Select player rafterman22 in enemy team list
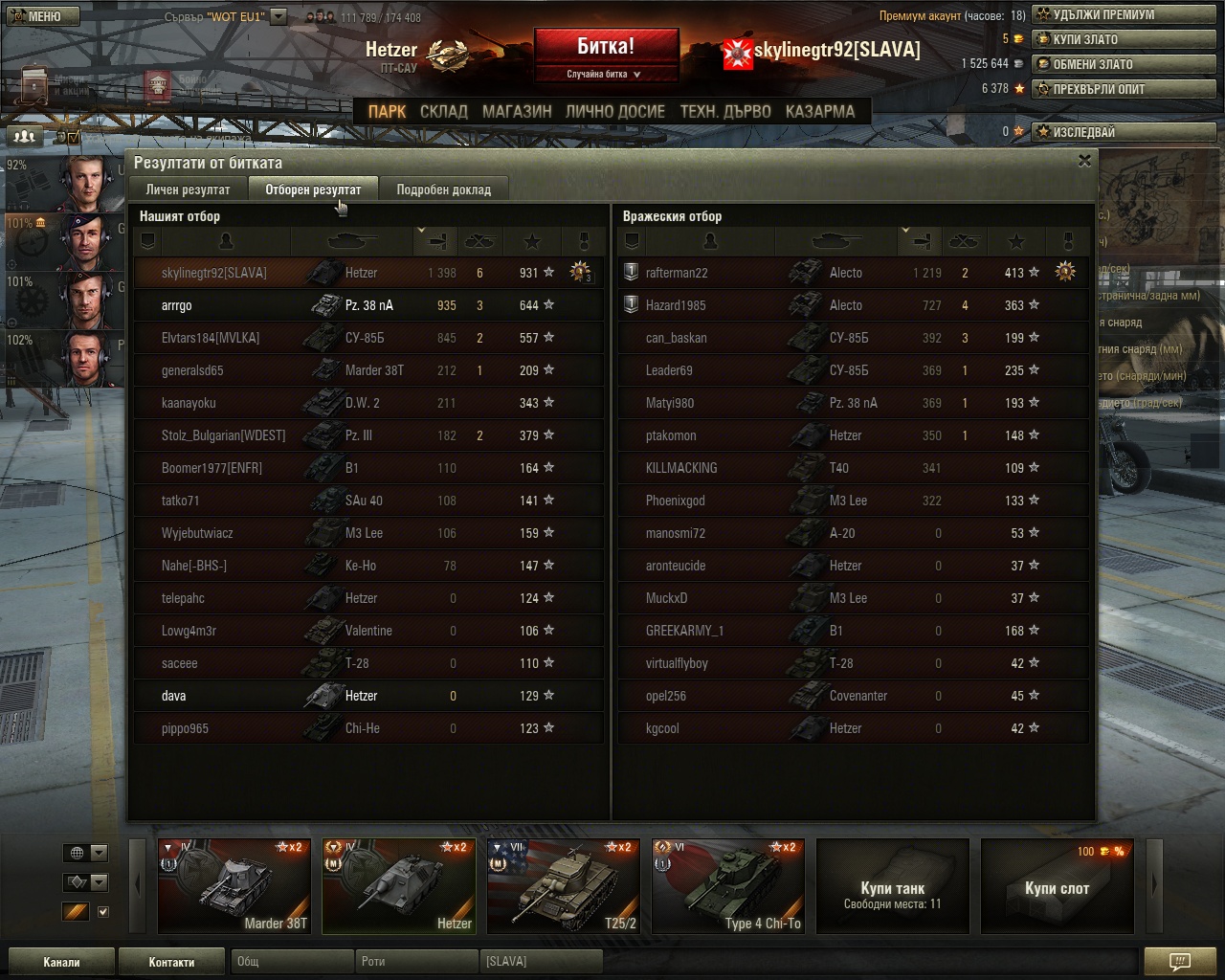The height and width of the screenshot is (980, 1225). point(677,273)
